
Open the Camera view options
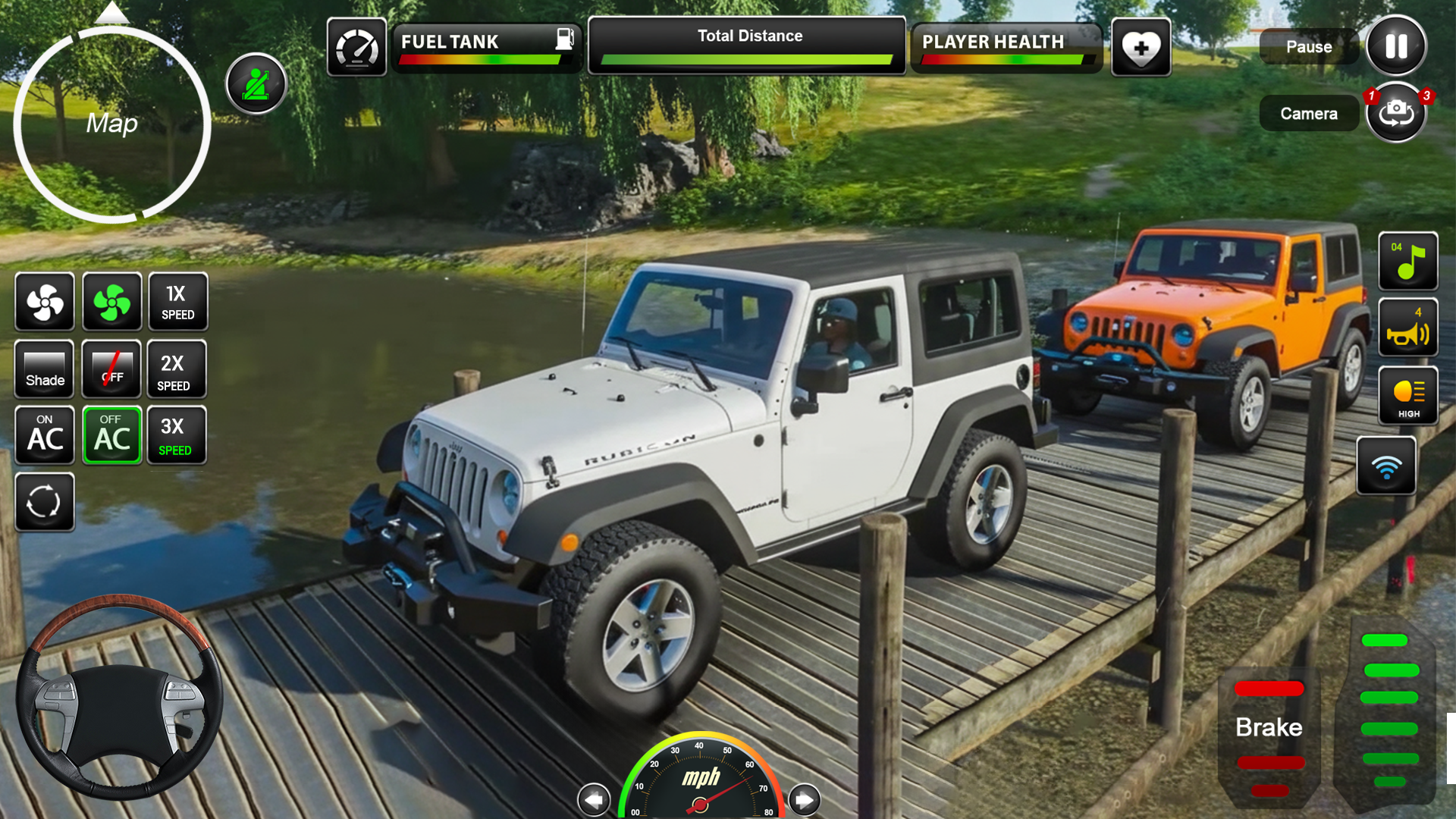[x=1309, y=112]
